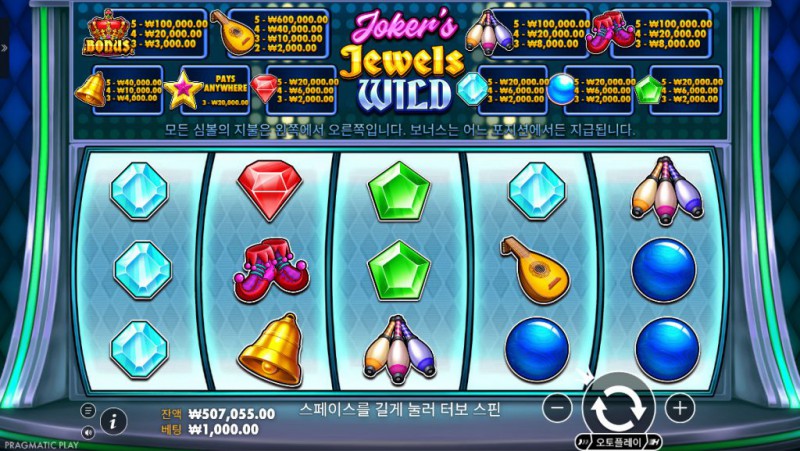
Task: Spin the reels with the circular arrows button
Action: click(619, 407)
